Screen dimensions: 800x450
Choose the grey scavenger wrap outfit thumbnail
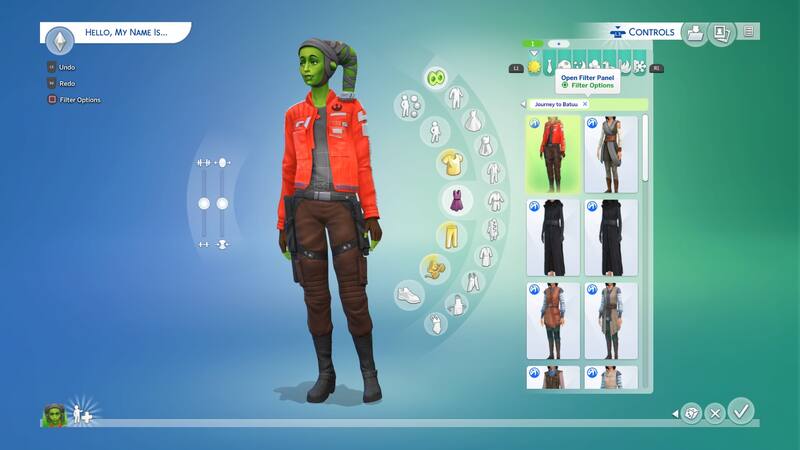pyautogui.click(x=610, y=153)
